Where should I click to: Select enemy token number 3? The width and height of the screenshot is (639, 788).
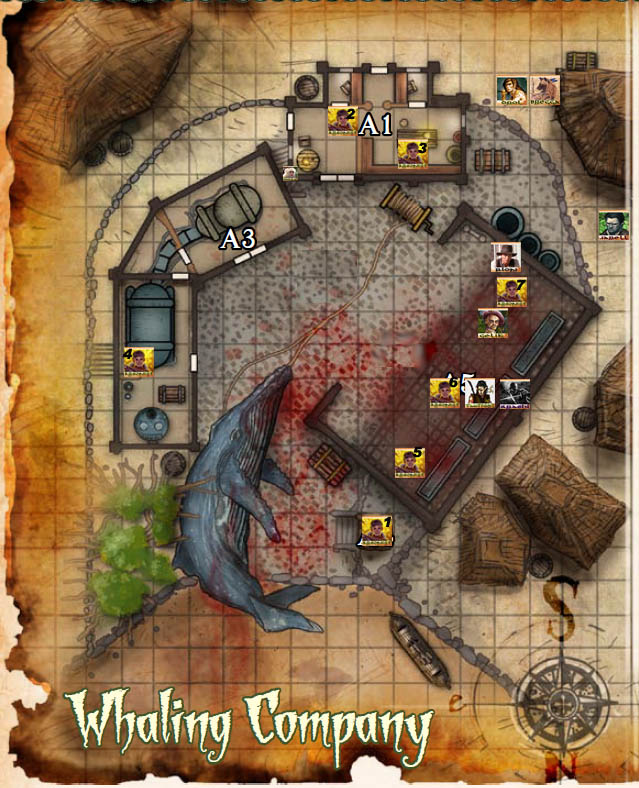[x=413, y=154]
